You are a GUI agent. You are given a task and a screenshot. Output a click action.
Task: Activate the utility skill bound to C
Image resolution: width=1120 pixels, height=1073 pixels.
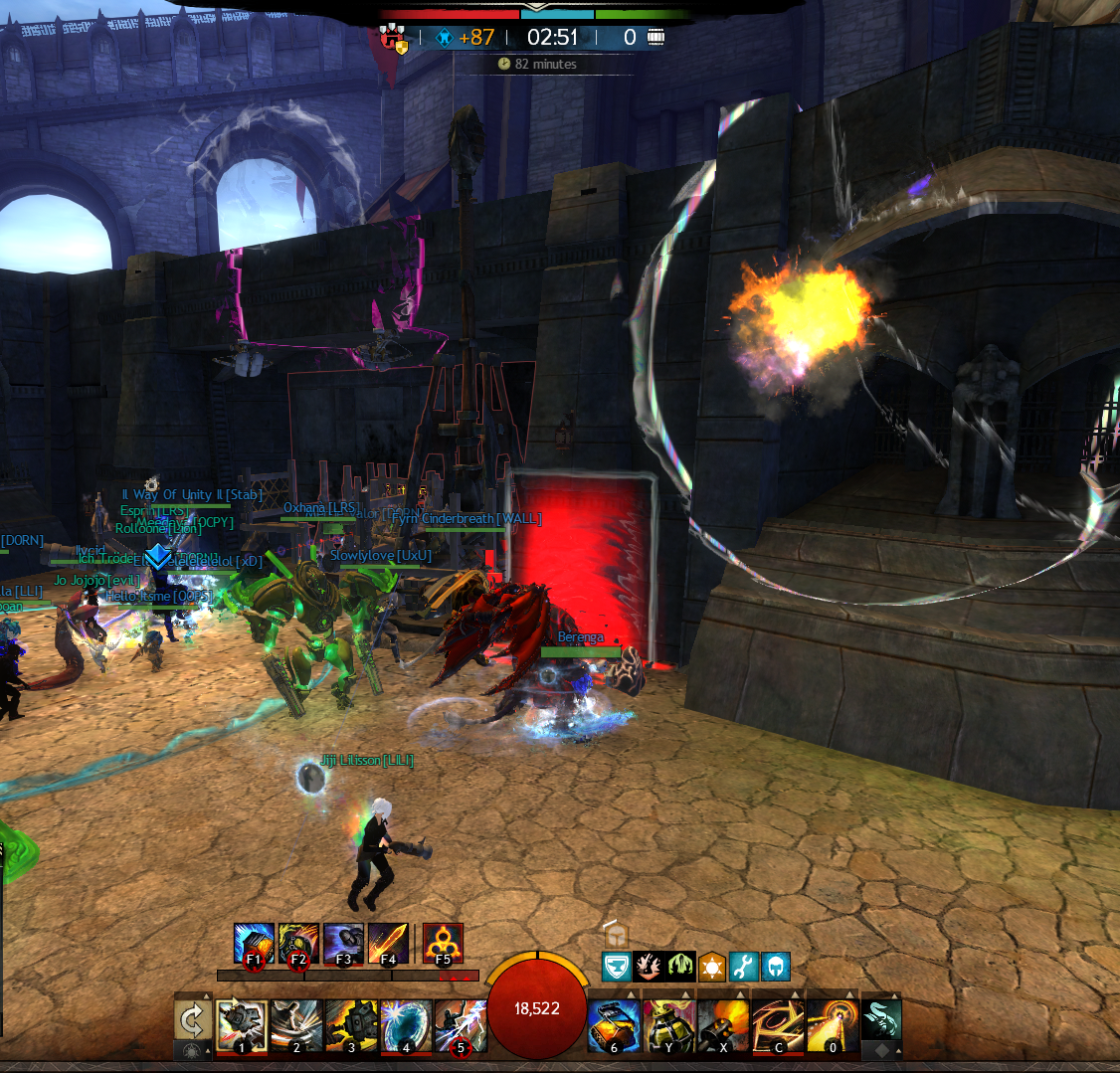point(778,1025)
